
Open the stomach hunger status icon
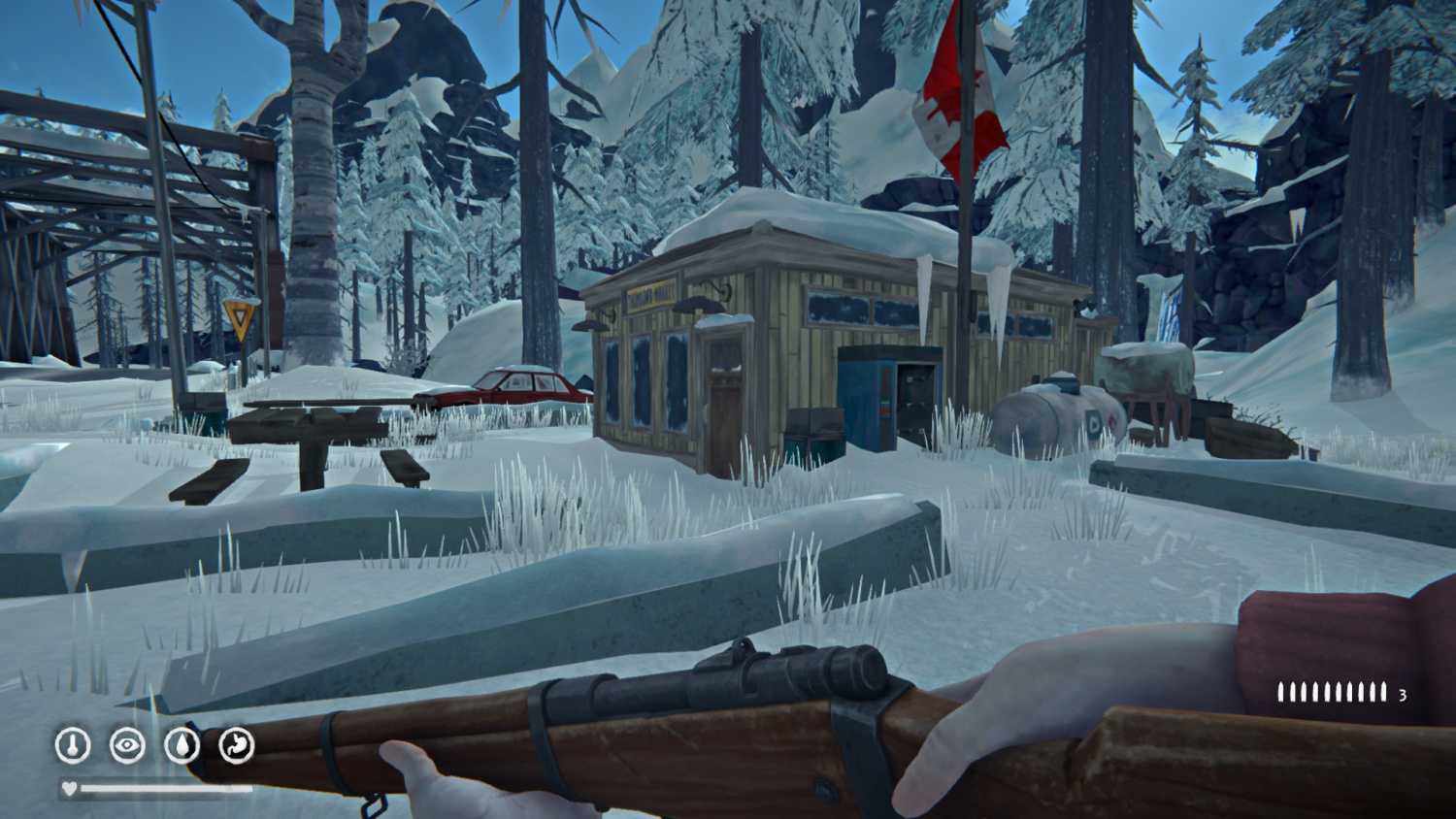[236, 745]
